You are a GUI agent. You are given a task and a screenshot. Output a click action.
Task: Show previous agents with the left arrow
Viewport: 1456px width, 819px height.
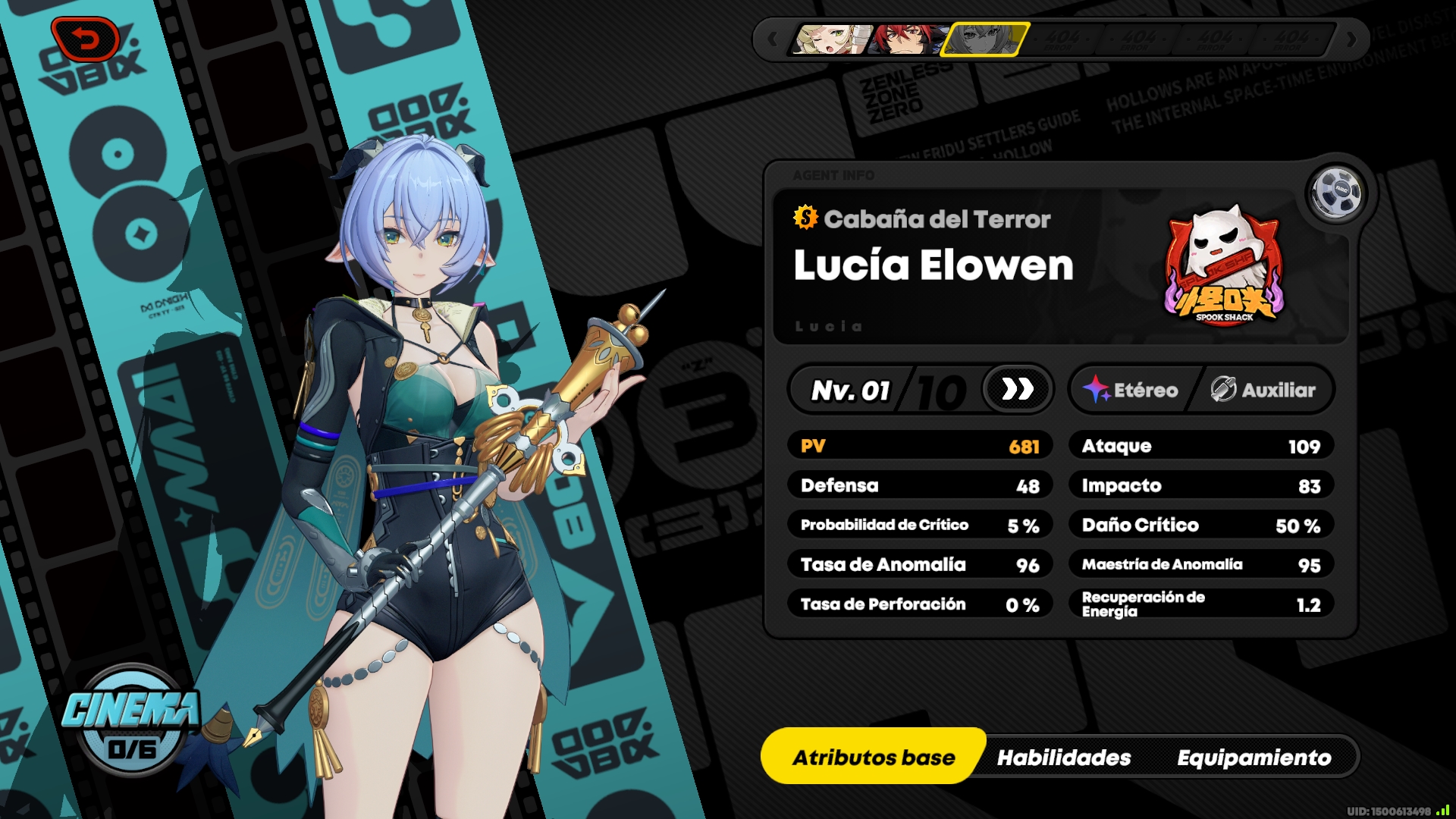coord(772,39)
